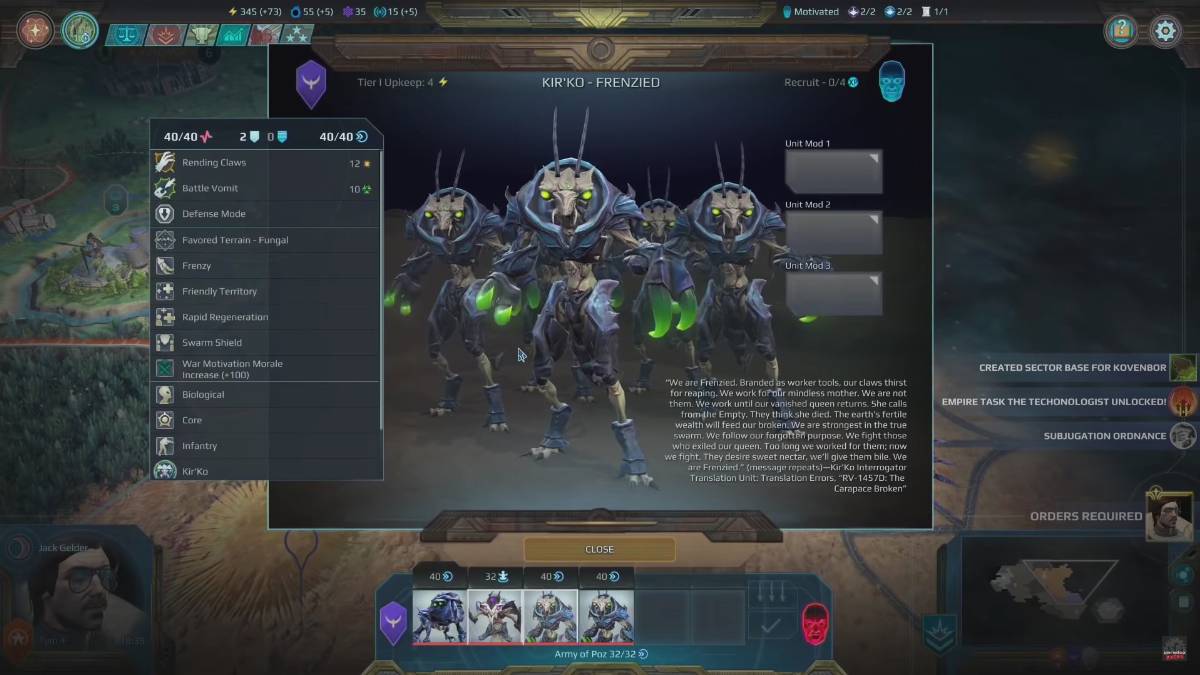1200x675 pixels.
Task: View the Subjugation Ordnance notification
Action: (x=1104, y=436)
